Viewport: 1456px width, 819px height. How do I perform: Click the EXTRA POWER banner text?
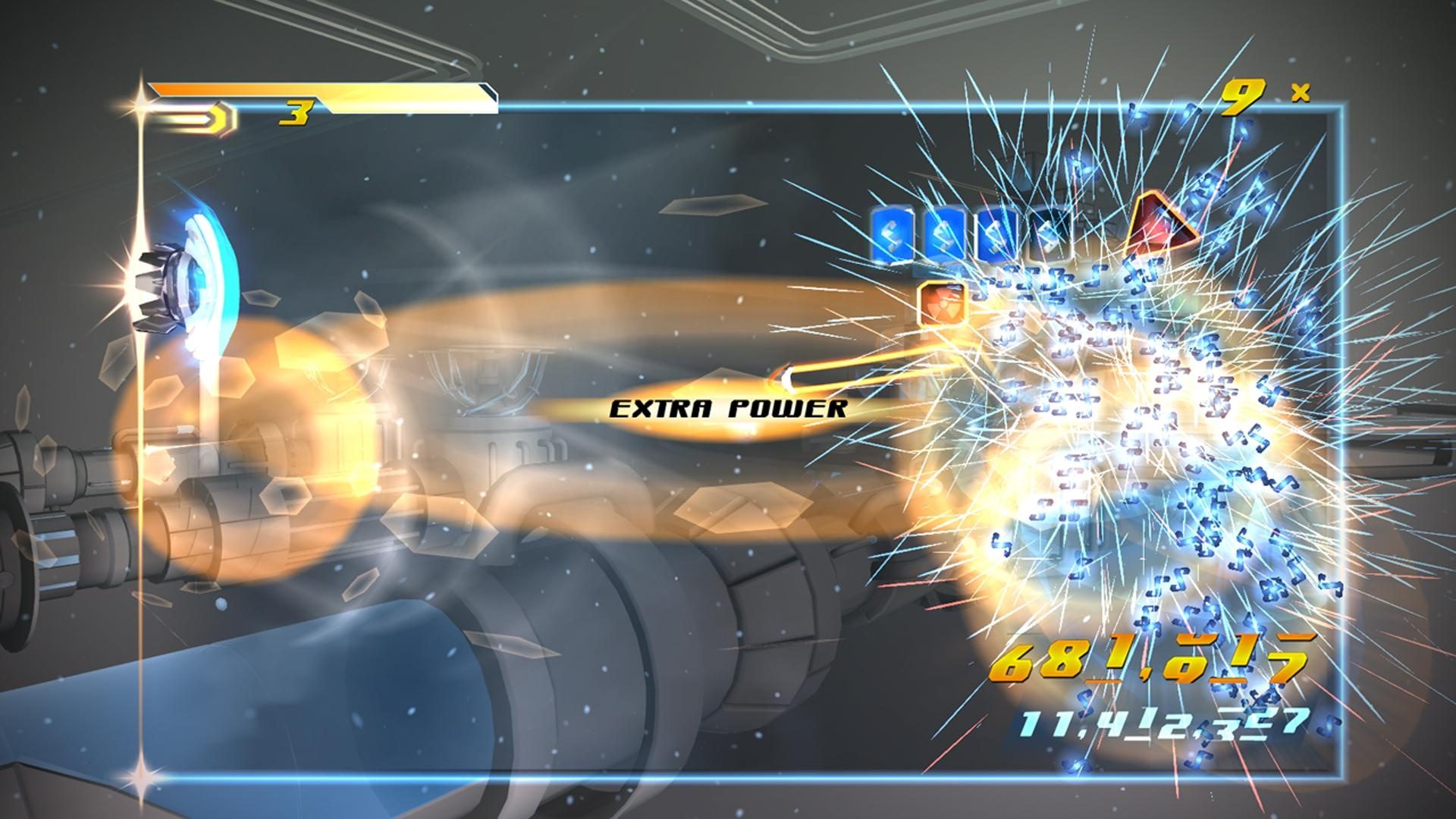tap(728, 409)
